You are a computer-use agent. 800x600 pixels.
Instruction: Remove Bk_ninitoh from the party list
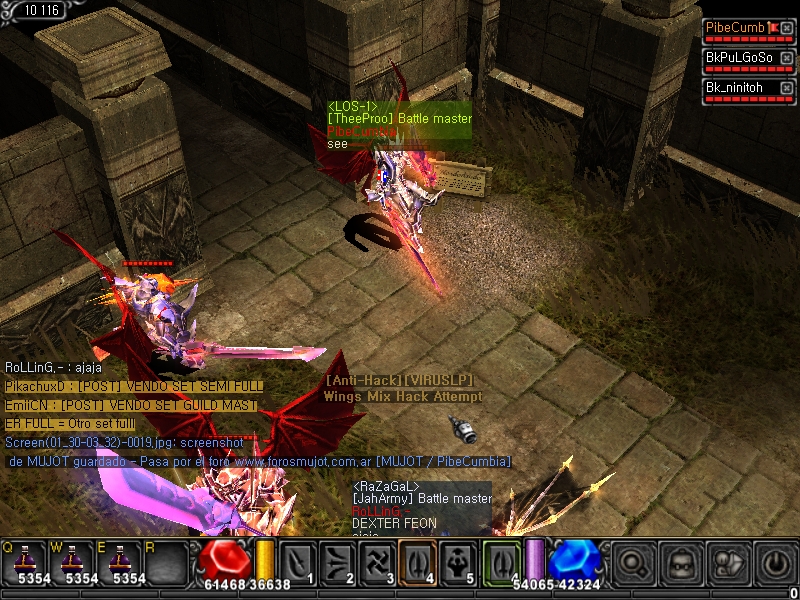coord(787,88)
